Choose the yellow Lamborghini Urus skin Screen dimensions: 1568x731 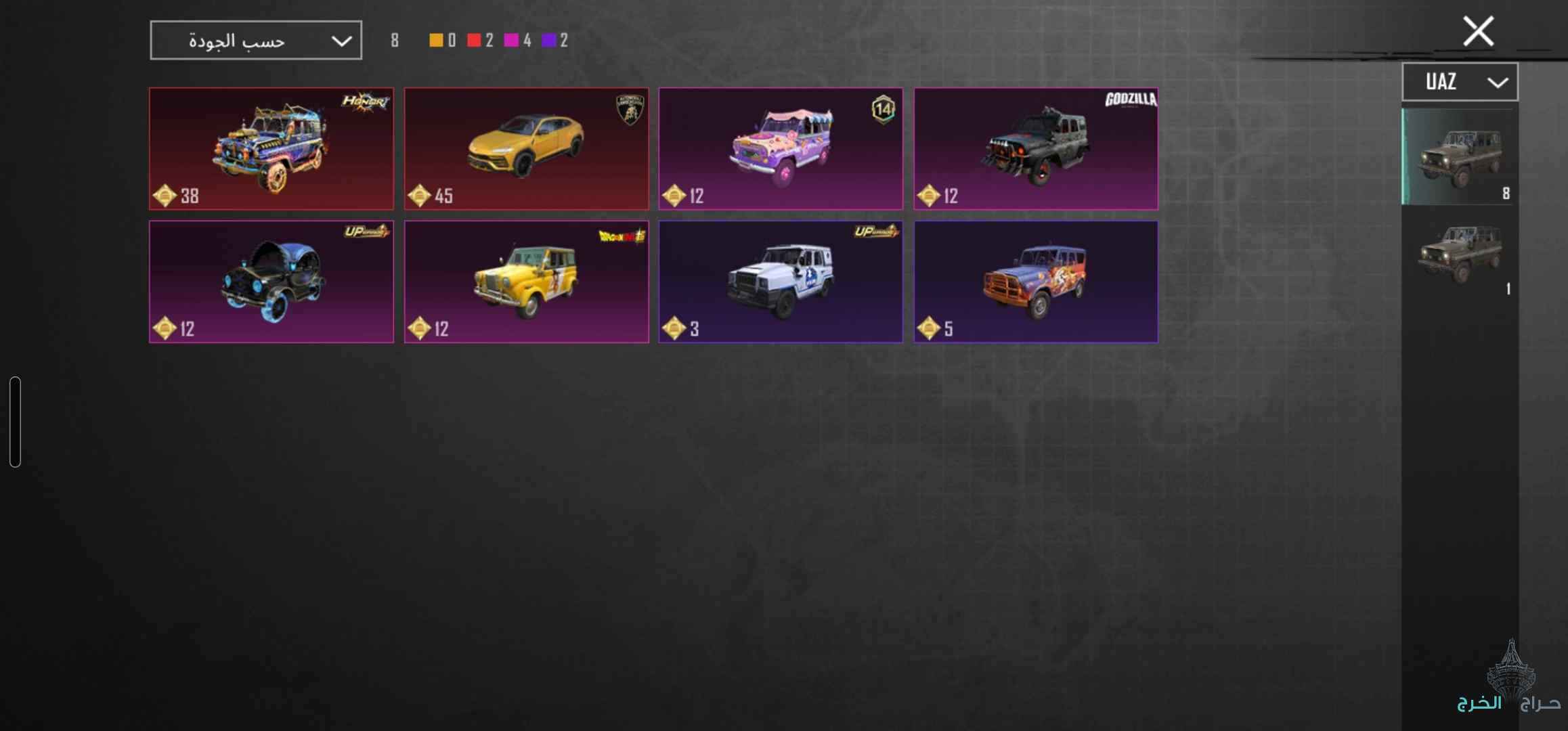(x=526, y=148)
